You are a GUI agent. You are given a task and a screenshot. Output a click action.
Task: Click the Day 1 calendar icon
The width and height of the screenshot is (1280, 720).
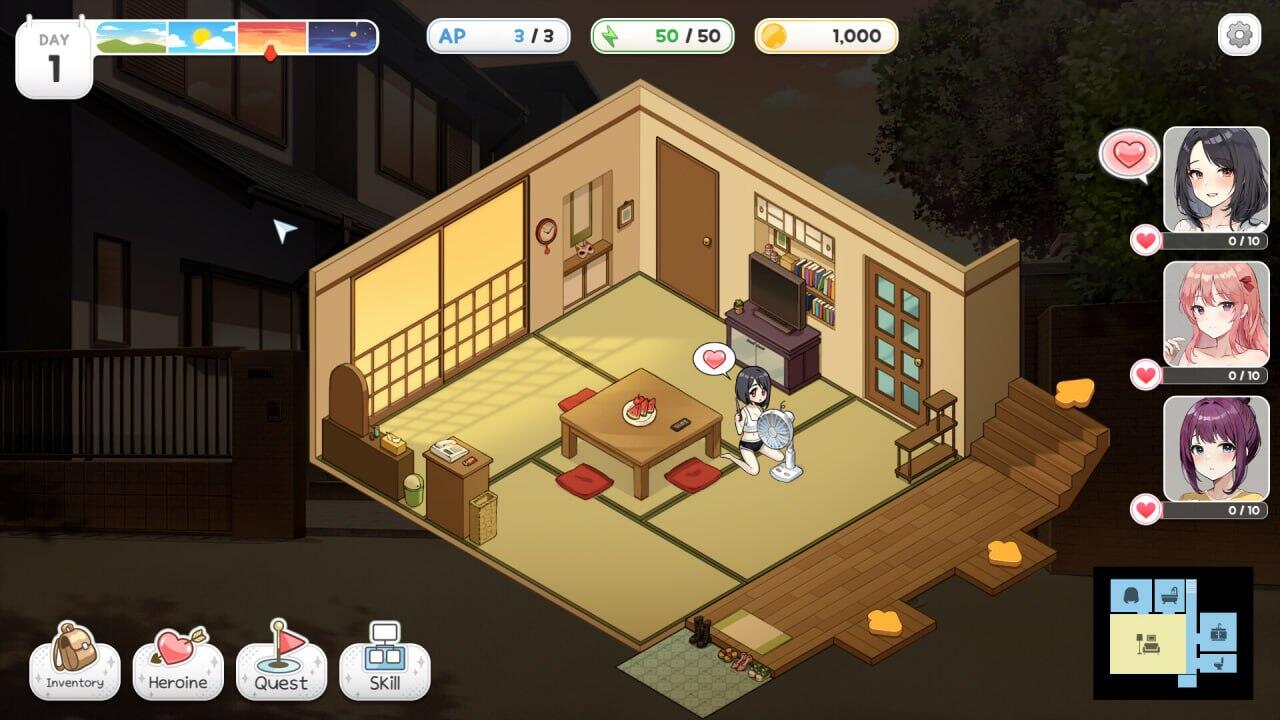(54, 43)
